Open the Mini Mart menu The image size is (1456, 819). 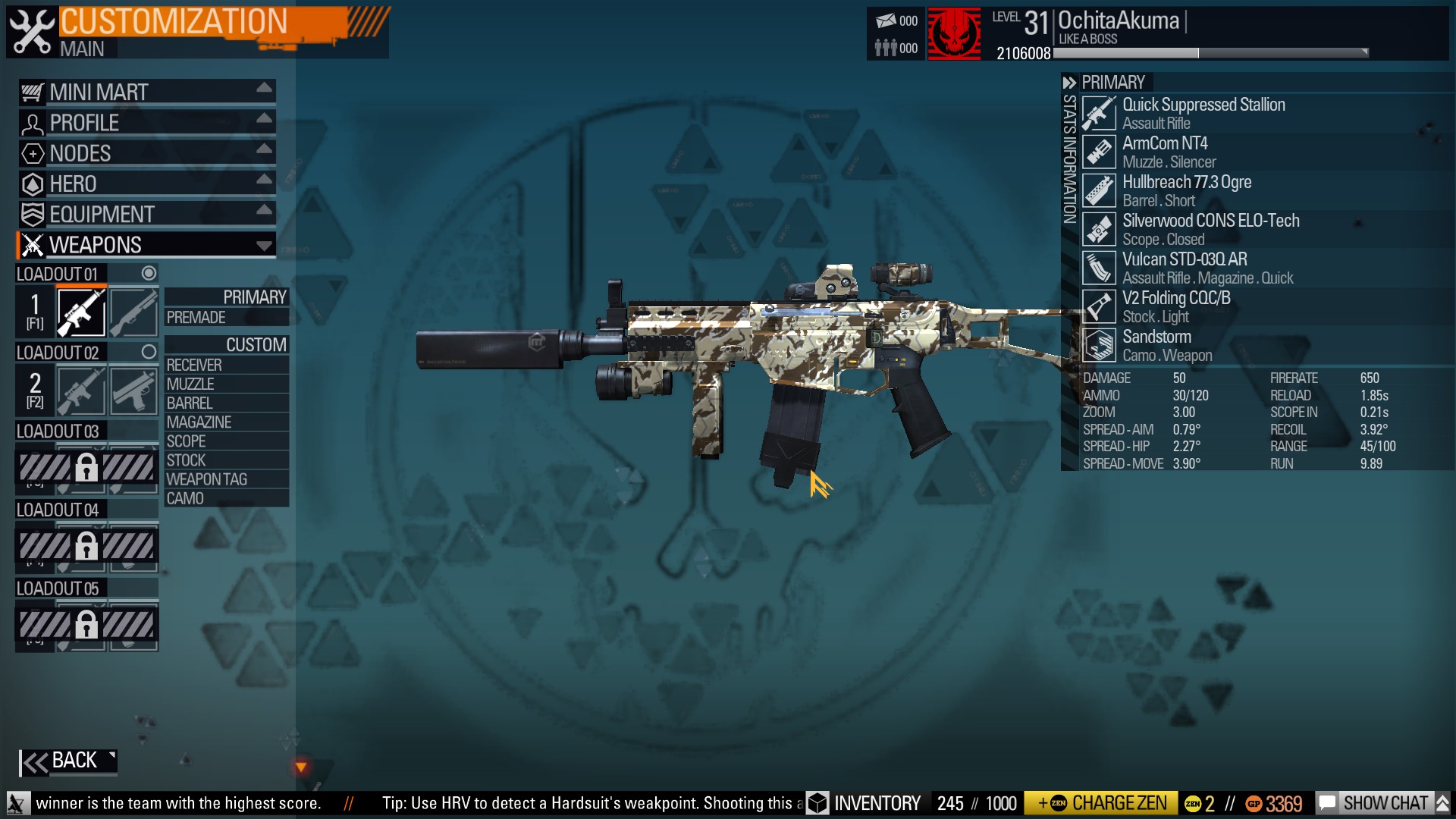click(x=146, y=93)
